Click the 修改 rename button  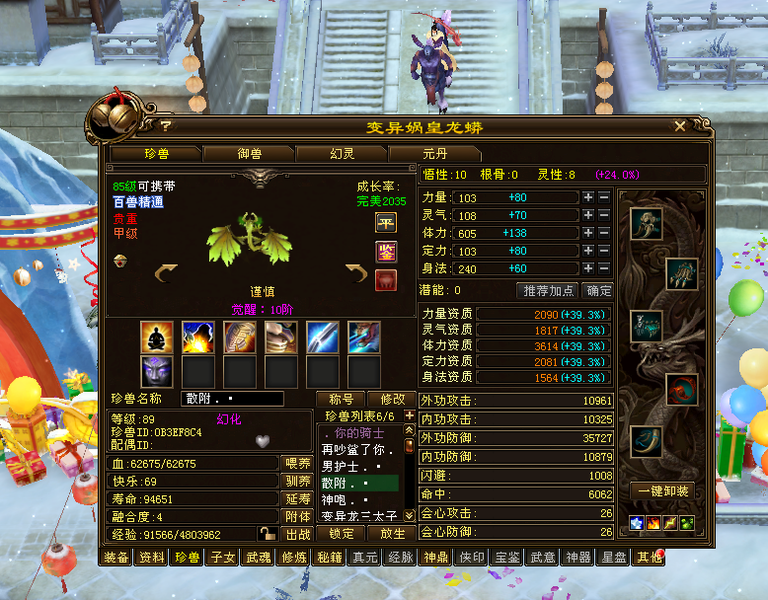pos(391,399)
